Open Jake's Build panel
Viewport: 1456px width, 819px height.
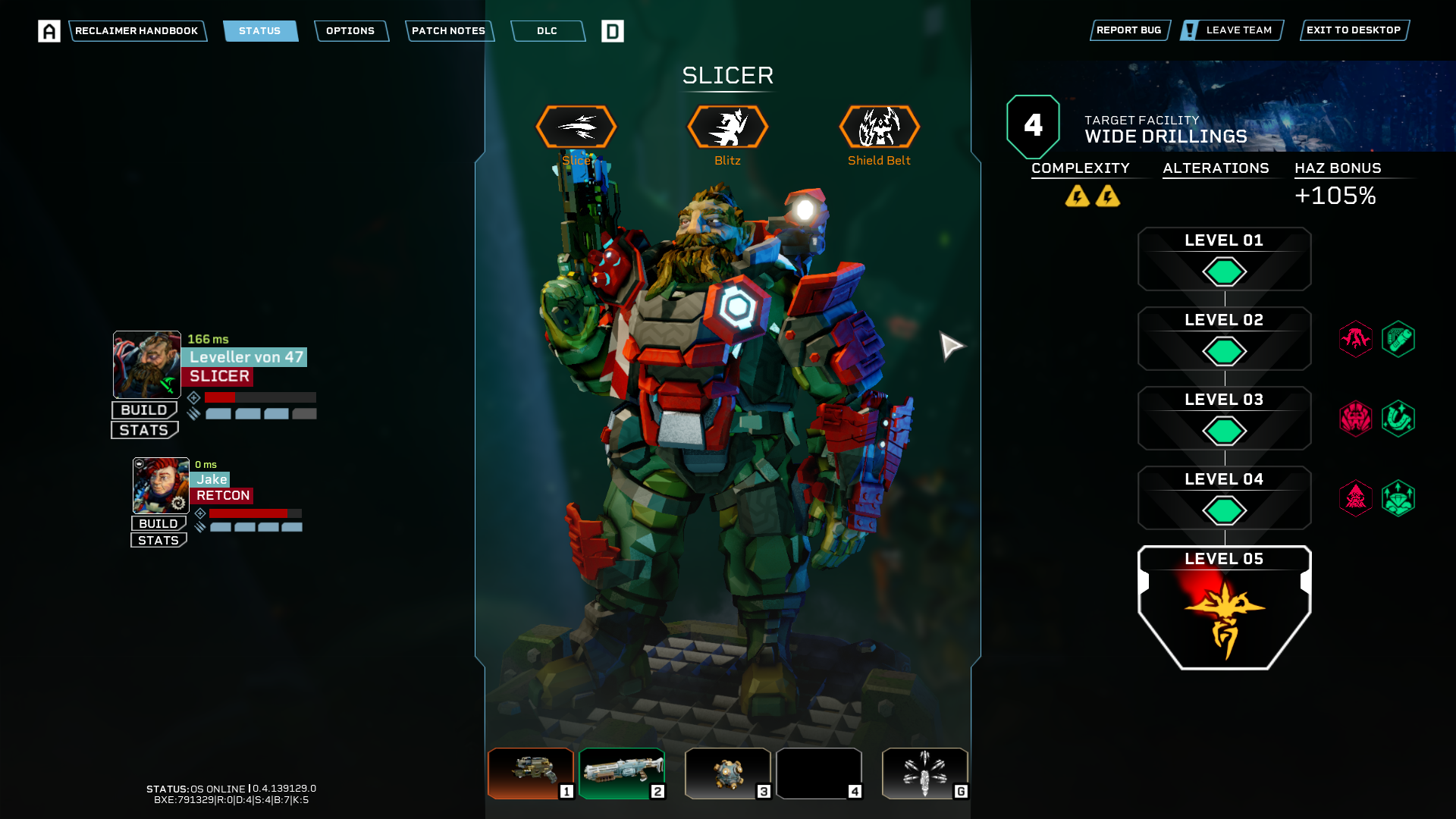158,523
